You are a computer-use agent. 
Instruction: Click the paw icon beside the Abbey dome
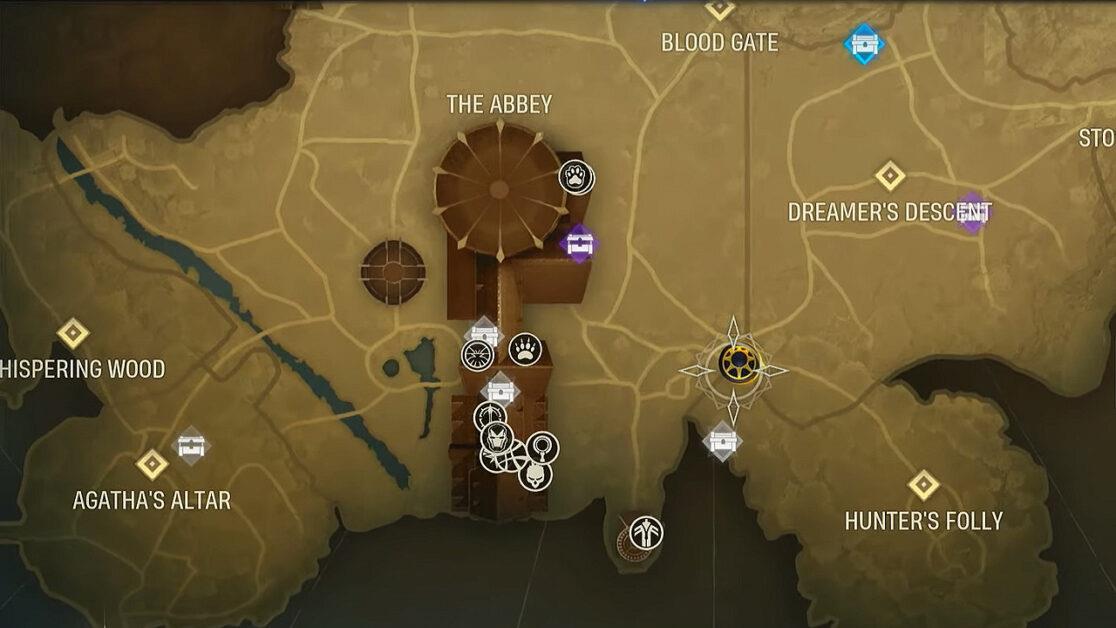pos(576,178)
